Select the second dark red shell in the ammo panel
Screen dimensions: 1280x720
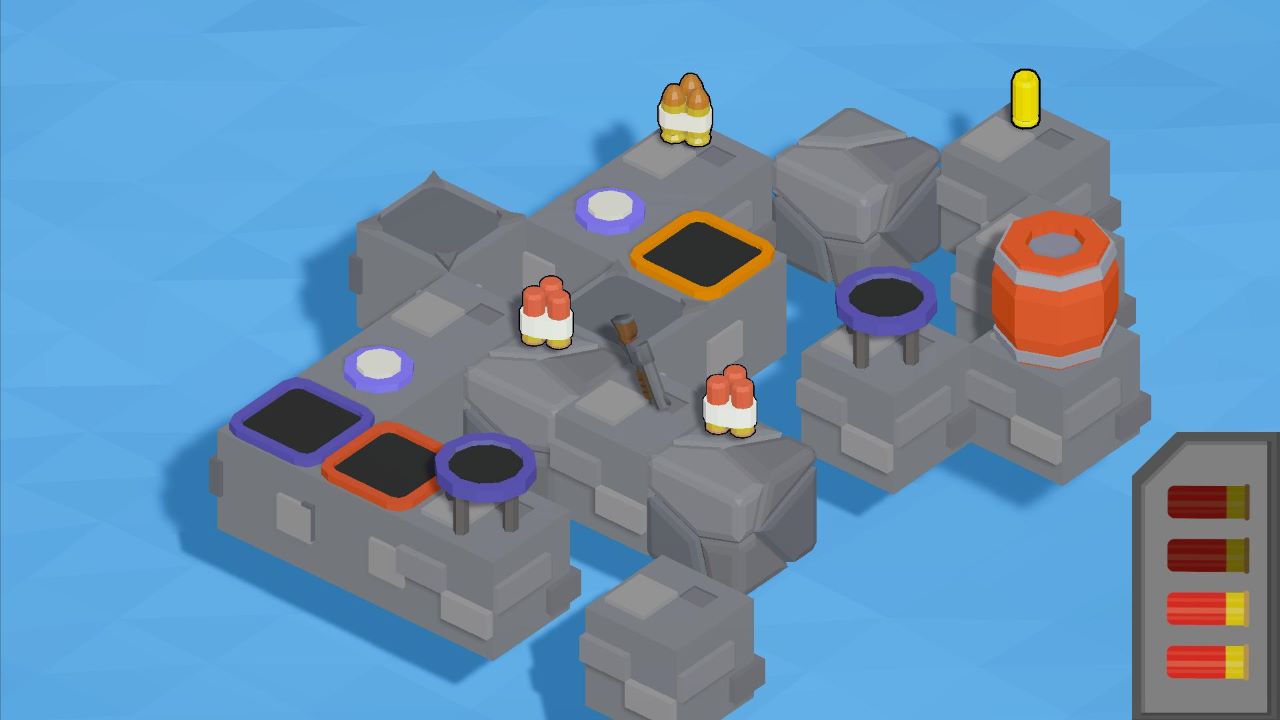1207,553
